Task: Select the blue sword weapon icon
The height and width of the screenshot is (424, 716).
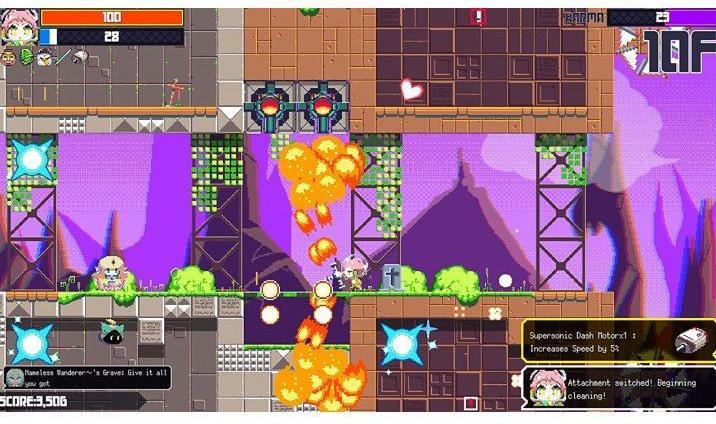Action: click(62, 58)
